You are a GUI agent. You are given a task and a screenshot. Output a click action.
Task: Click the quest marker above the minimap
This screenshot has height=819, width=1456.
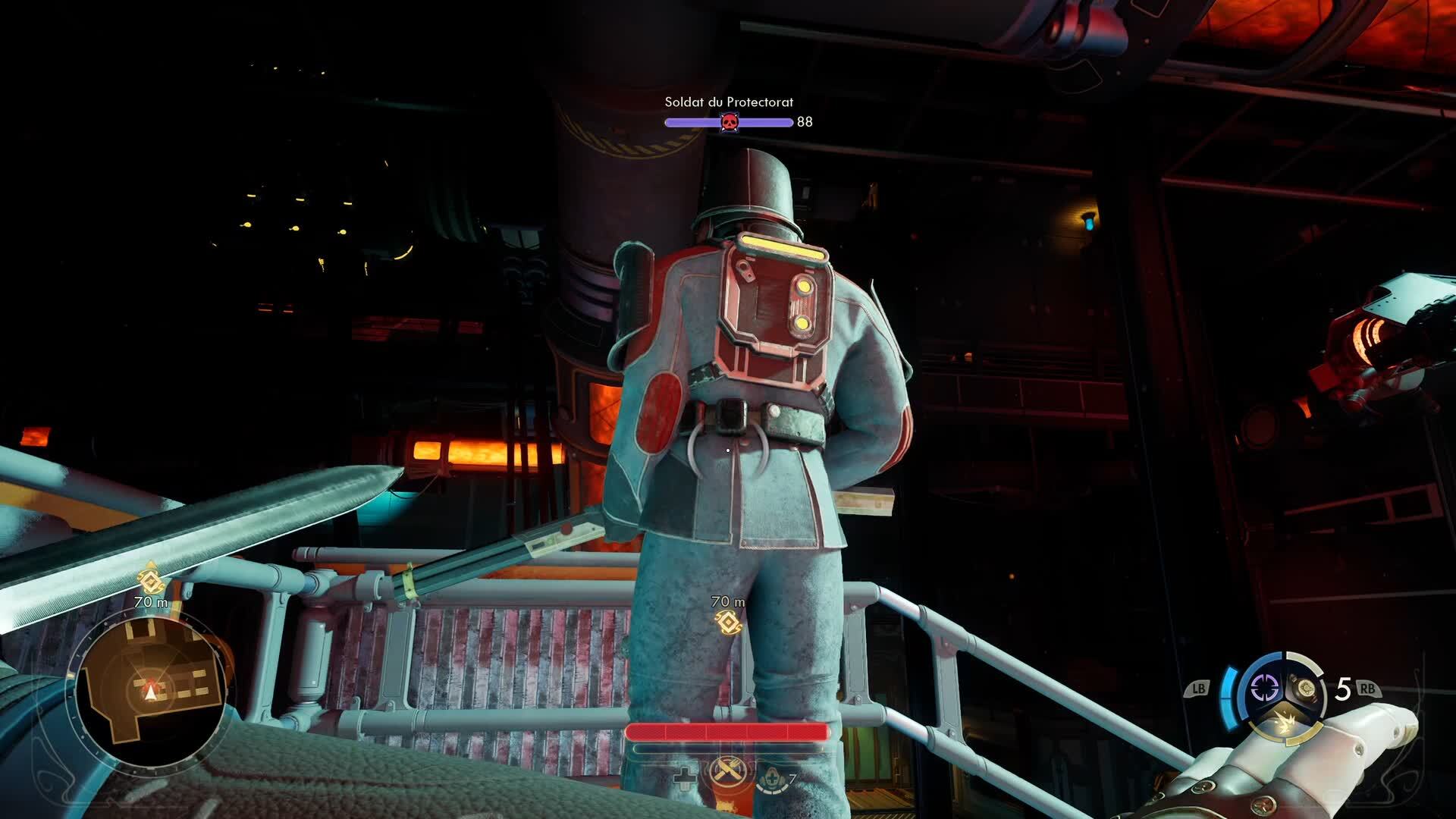[x=151, y=581]
